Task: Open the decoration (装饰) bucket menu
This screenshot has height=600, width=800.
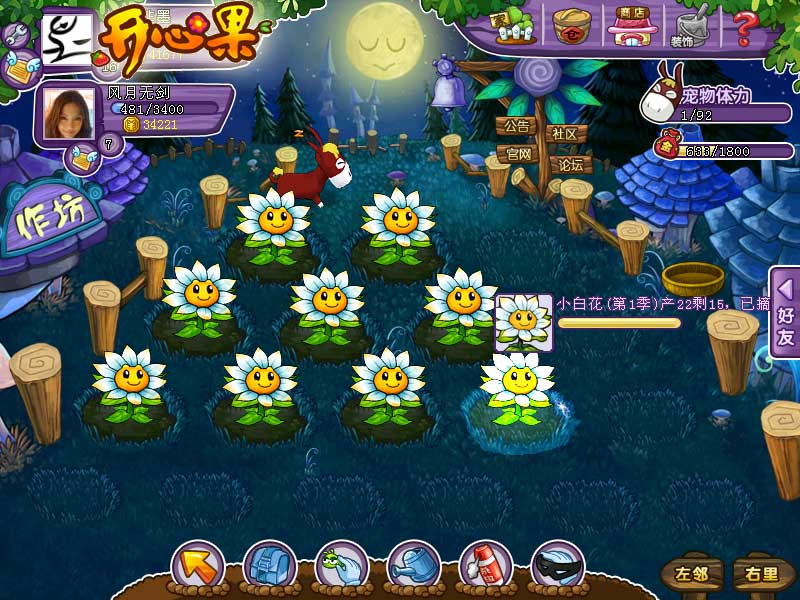Action: [x=688, y=26]
